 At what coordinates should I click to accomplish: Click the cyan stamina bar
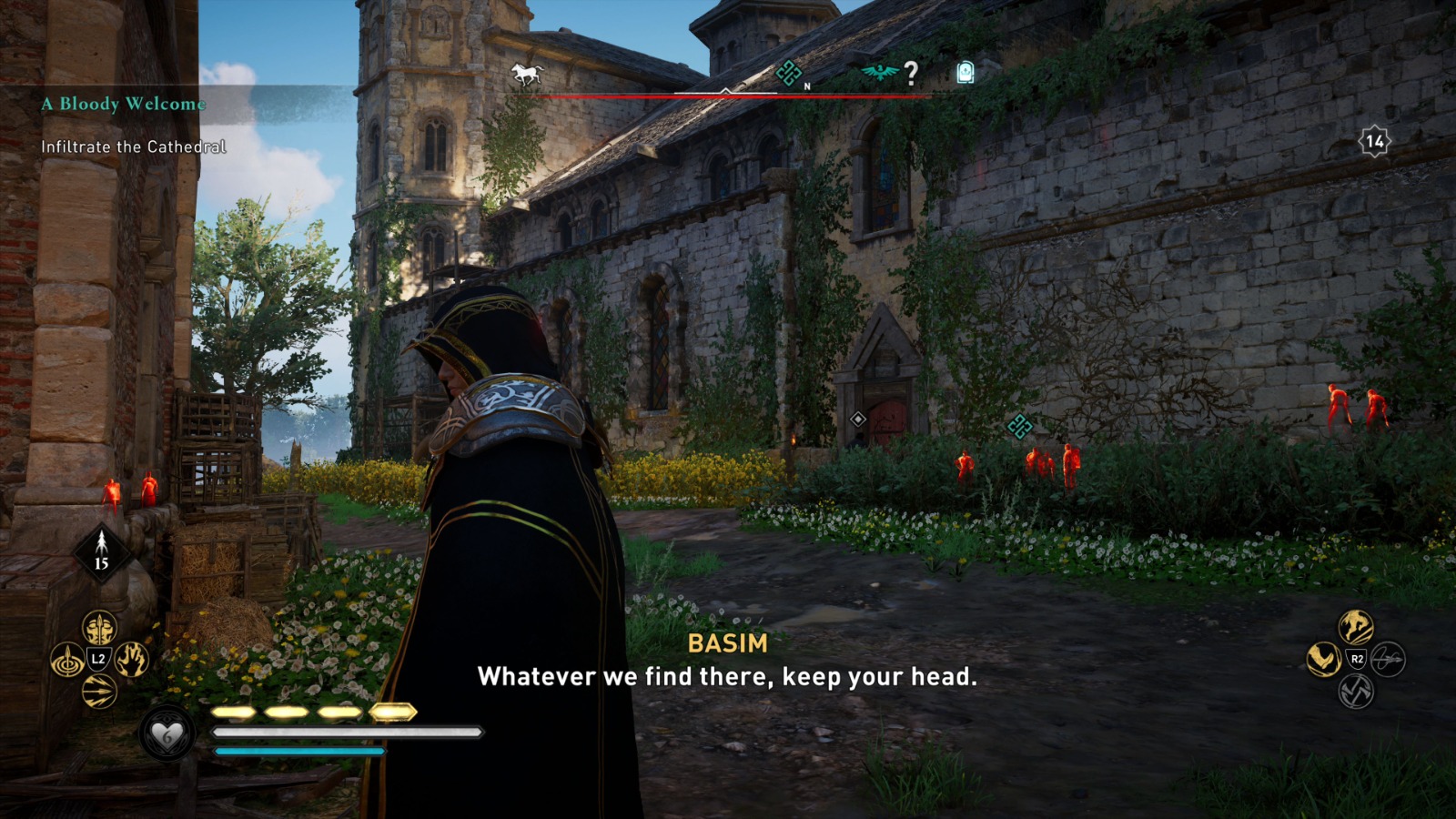[x=298, y=751]
